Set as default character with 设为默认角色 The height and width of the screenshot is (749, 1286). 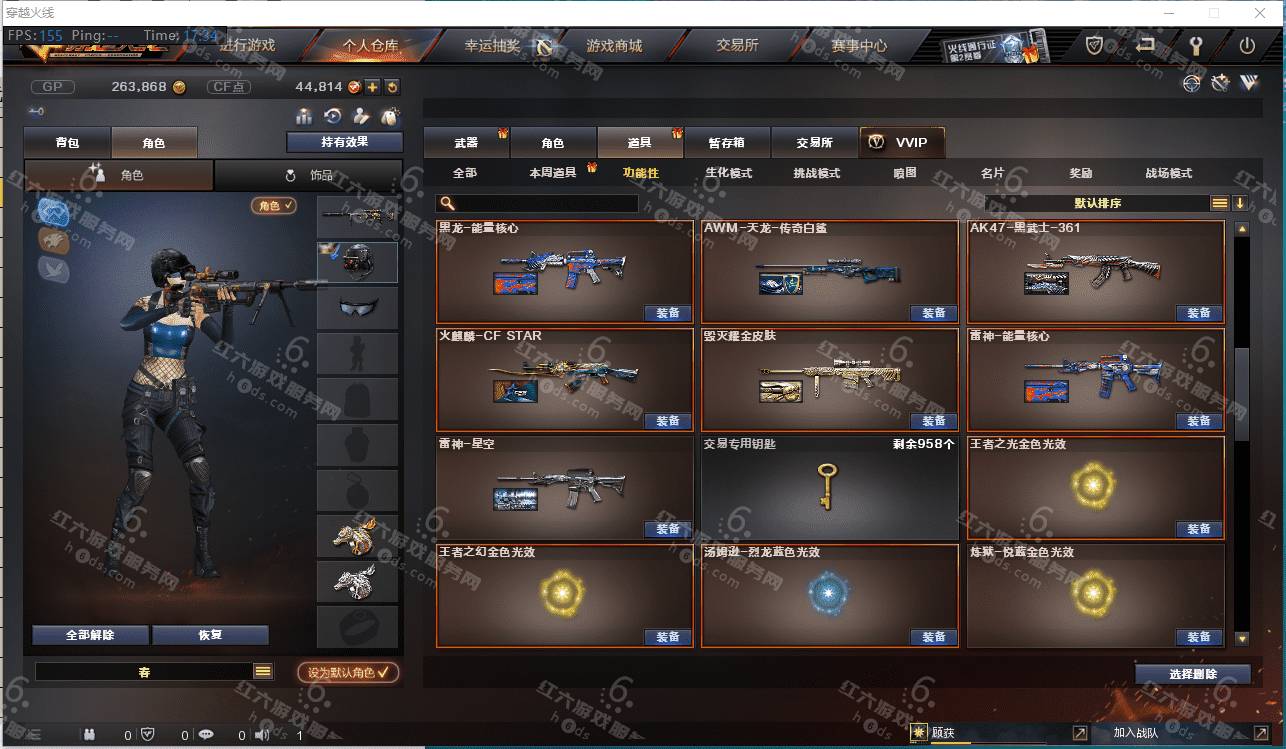(x=348, y=672)
